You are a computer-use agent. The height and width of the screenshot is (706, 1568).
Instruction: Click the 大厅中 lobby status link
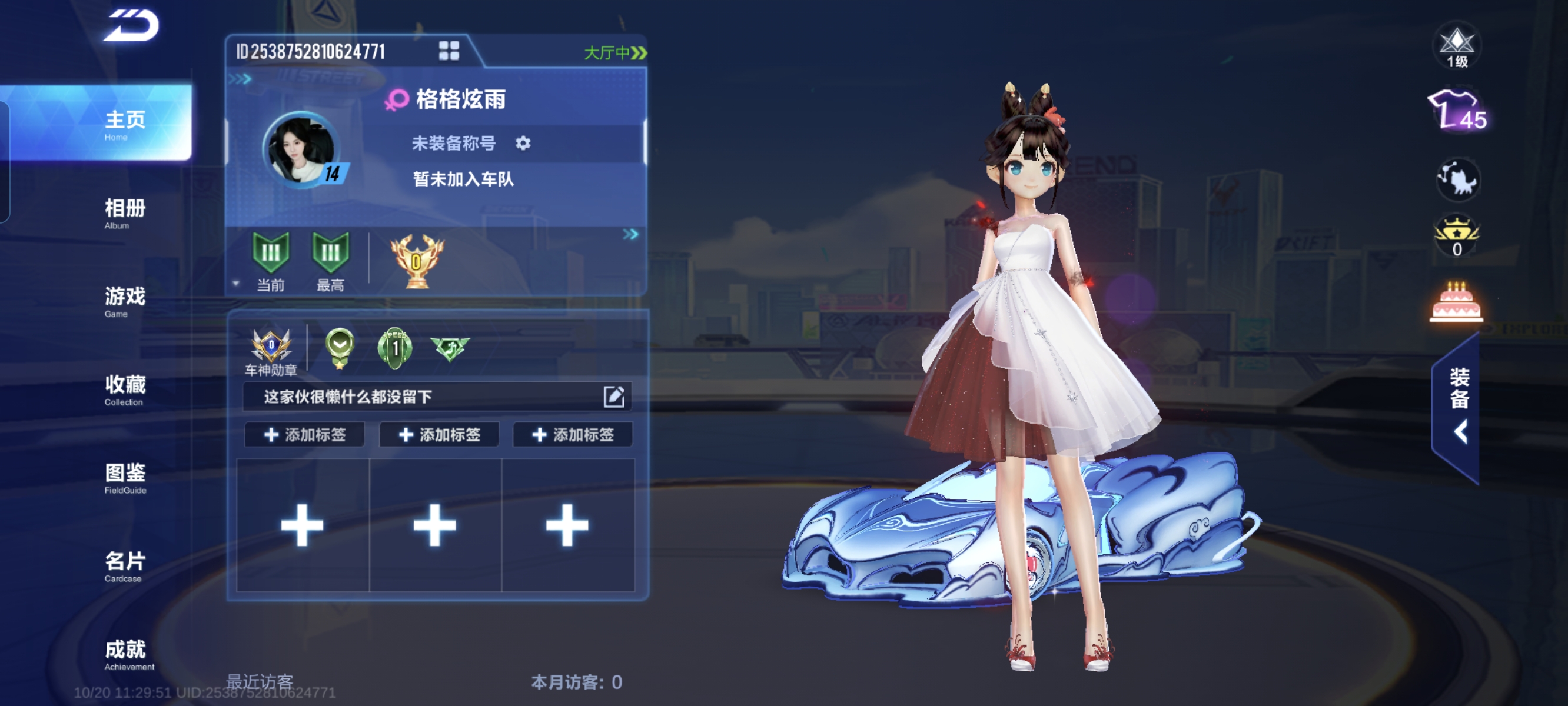pyautogui.click(x=615, y=53)
